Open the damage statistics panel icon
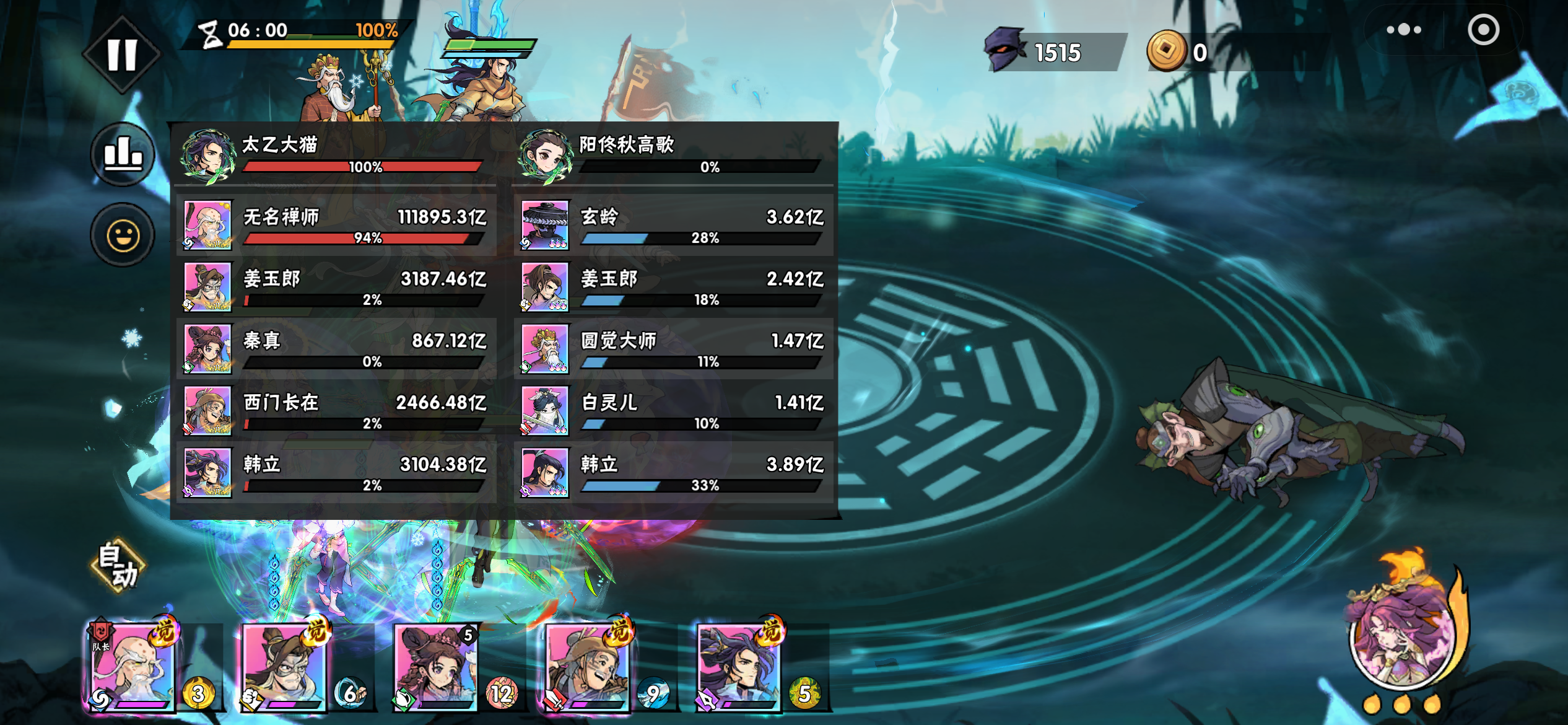This screenshot has height=725, width=1568. 124,154
